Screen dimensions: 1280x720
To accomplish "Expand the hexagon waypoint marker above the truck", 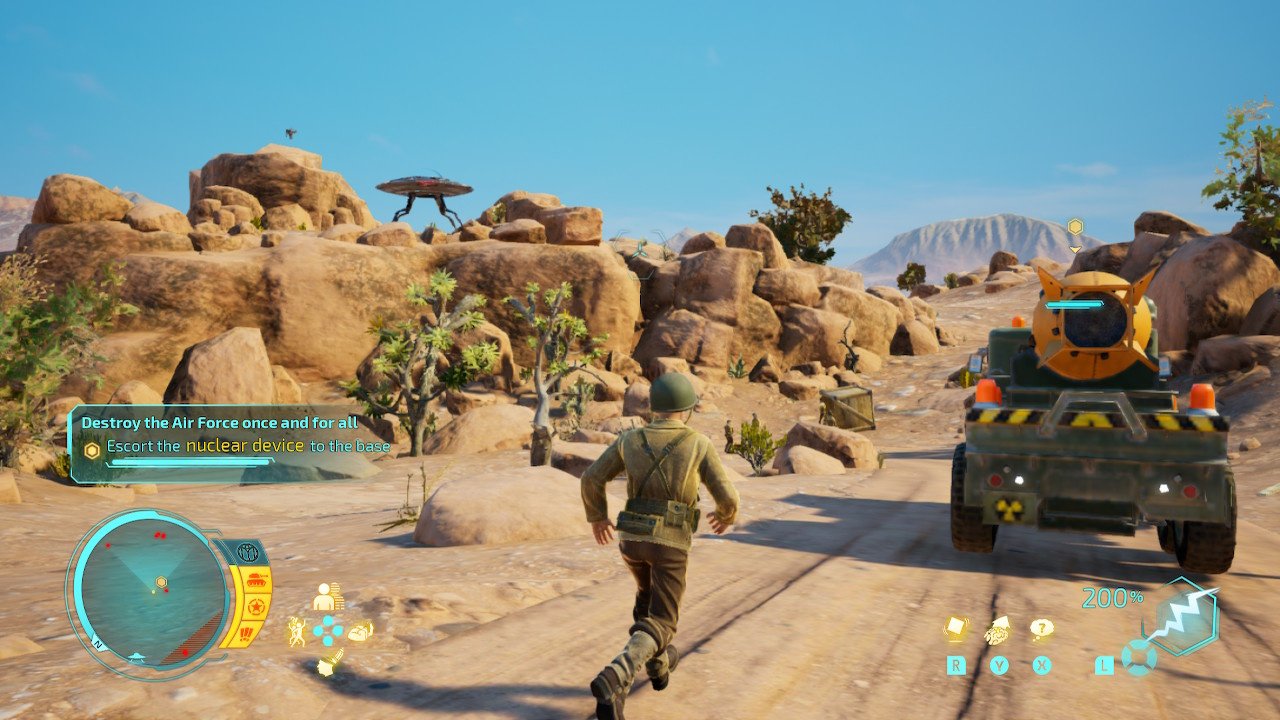I will tap(1074, 228).
